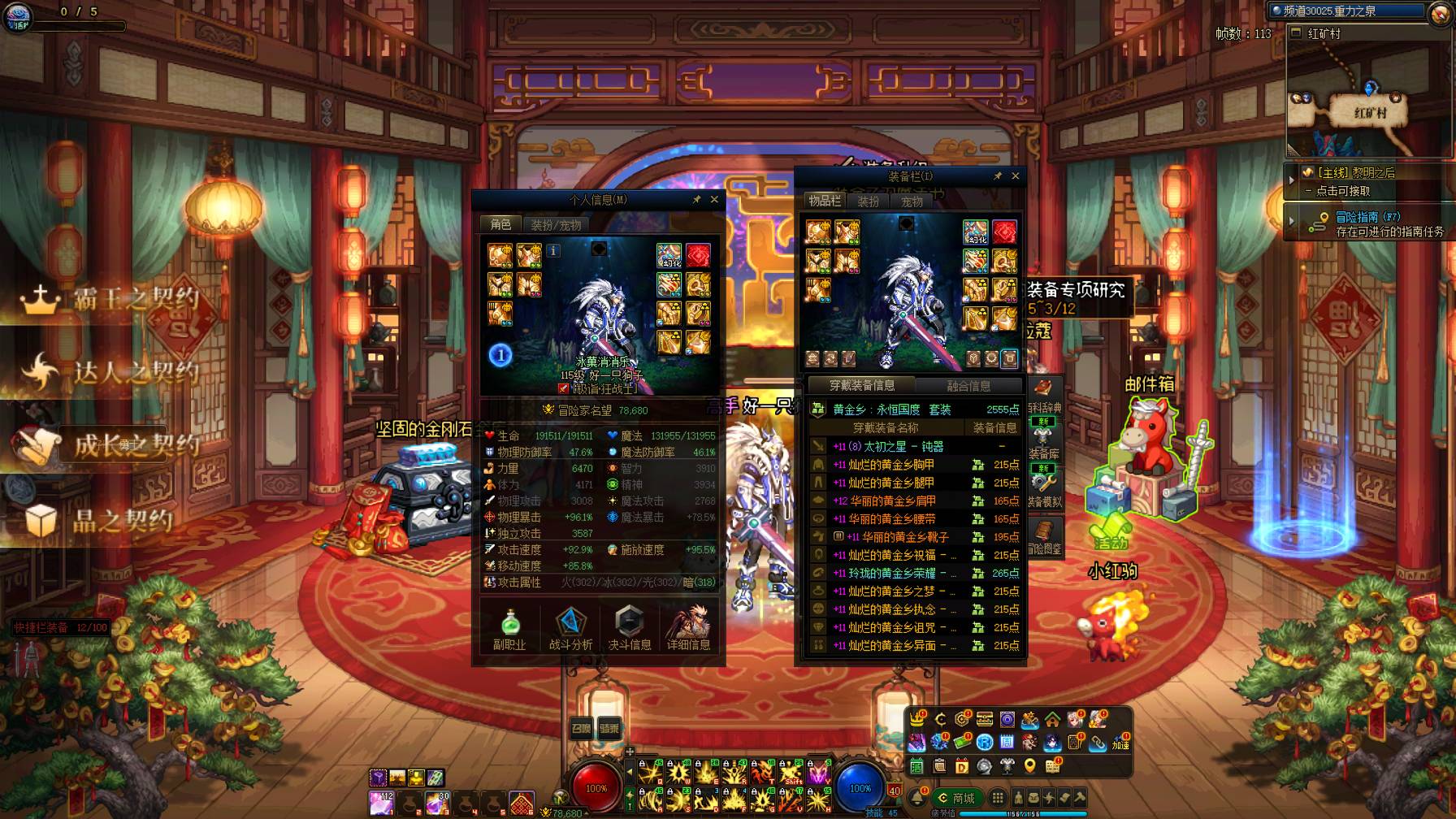Image resolution: width=1456 pixels, height=819 pixels.
Task: Select the 玲珑的黄金乡荣耀 equipment row
Action: click(x=890, y=573)
